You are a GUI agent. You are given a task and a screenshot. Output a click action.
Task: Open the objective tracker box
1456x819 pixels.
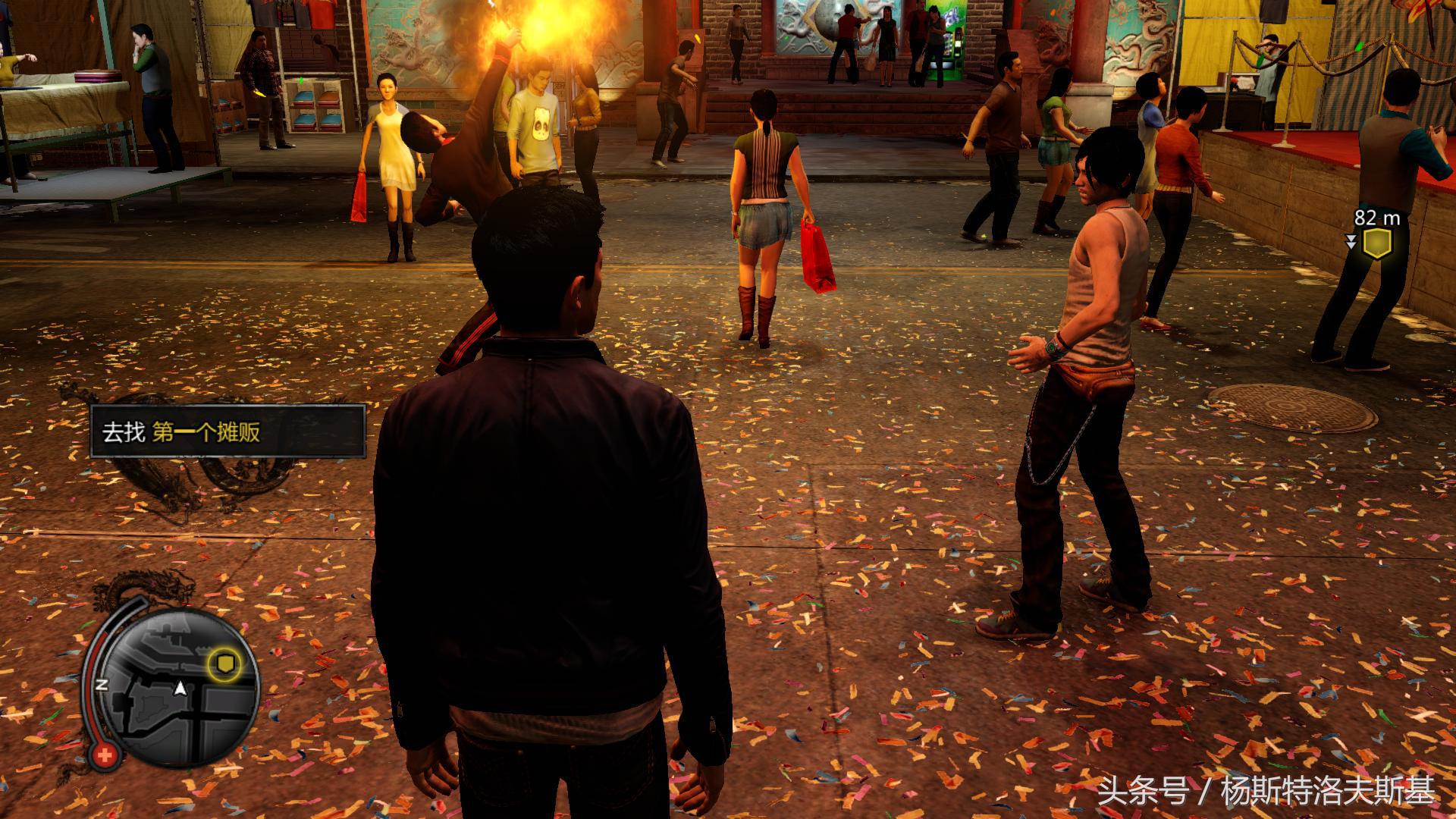click(227, 431)
